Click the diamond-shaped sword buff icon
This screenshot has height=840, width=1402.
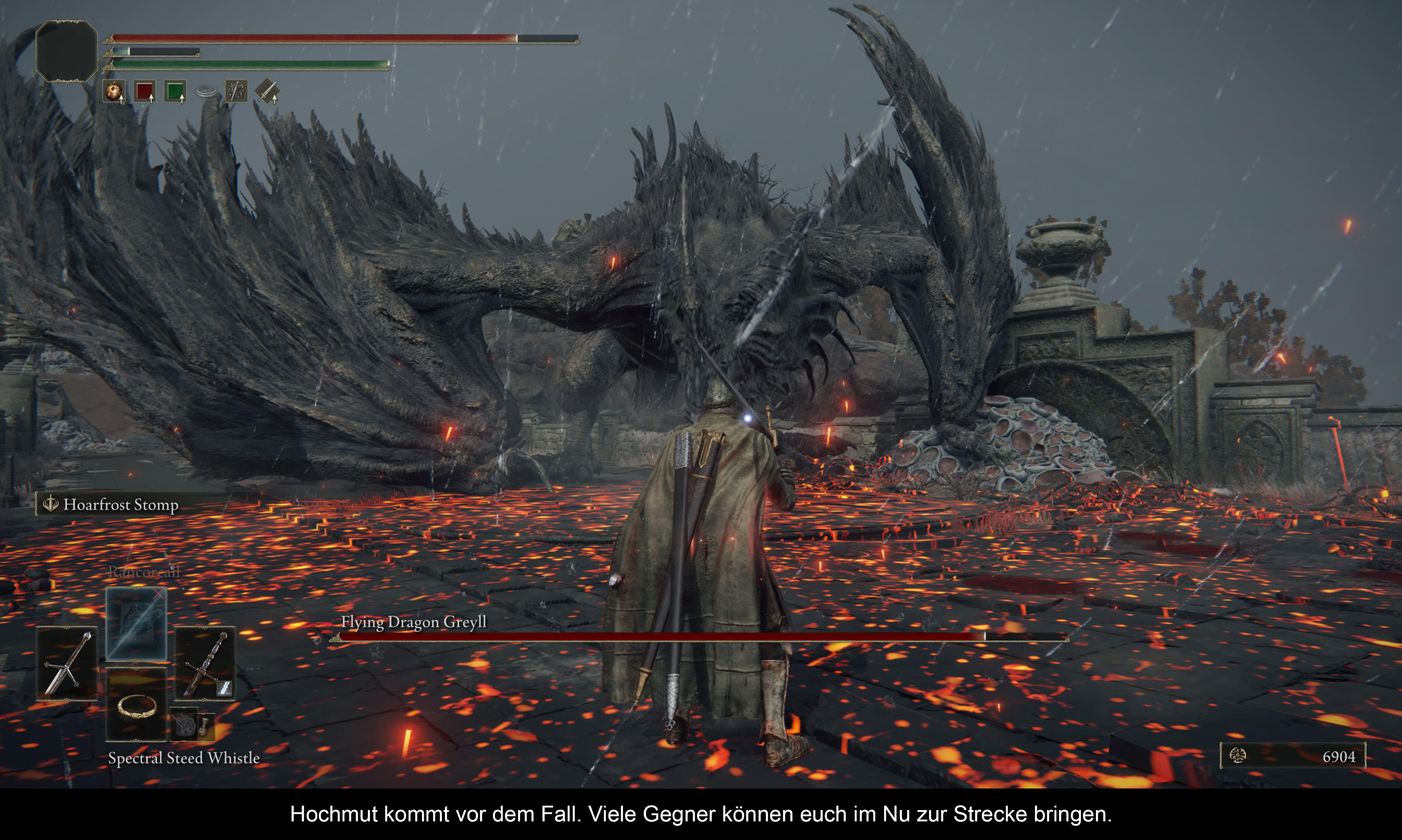point(267,91)
